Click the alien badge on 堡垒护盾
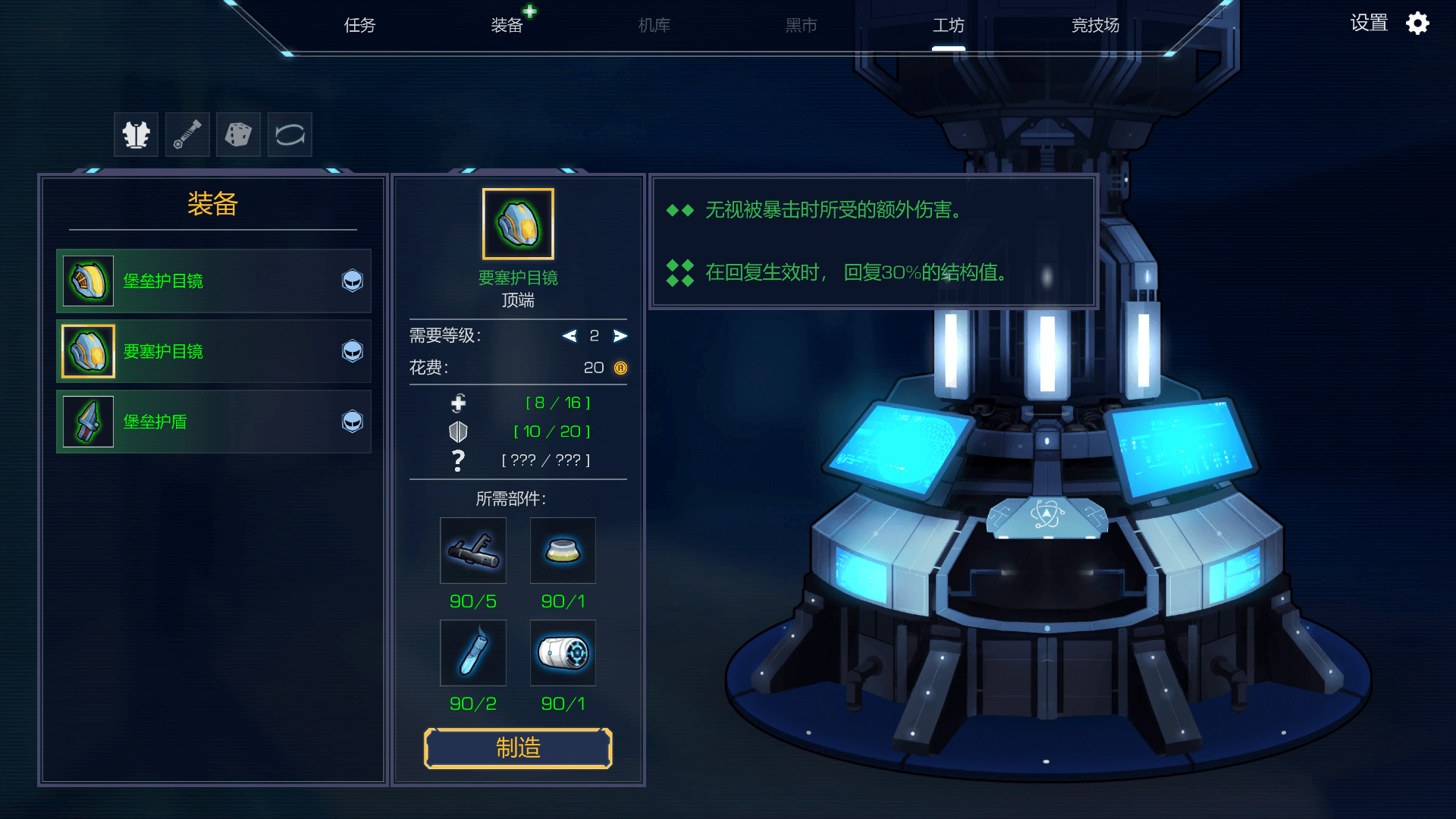The width and height of the screenshot is (1456, 819). [352, 422]
